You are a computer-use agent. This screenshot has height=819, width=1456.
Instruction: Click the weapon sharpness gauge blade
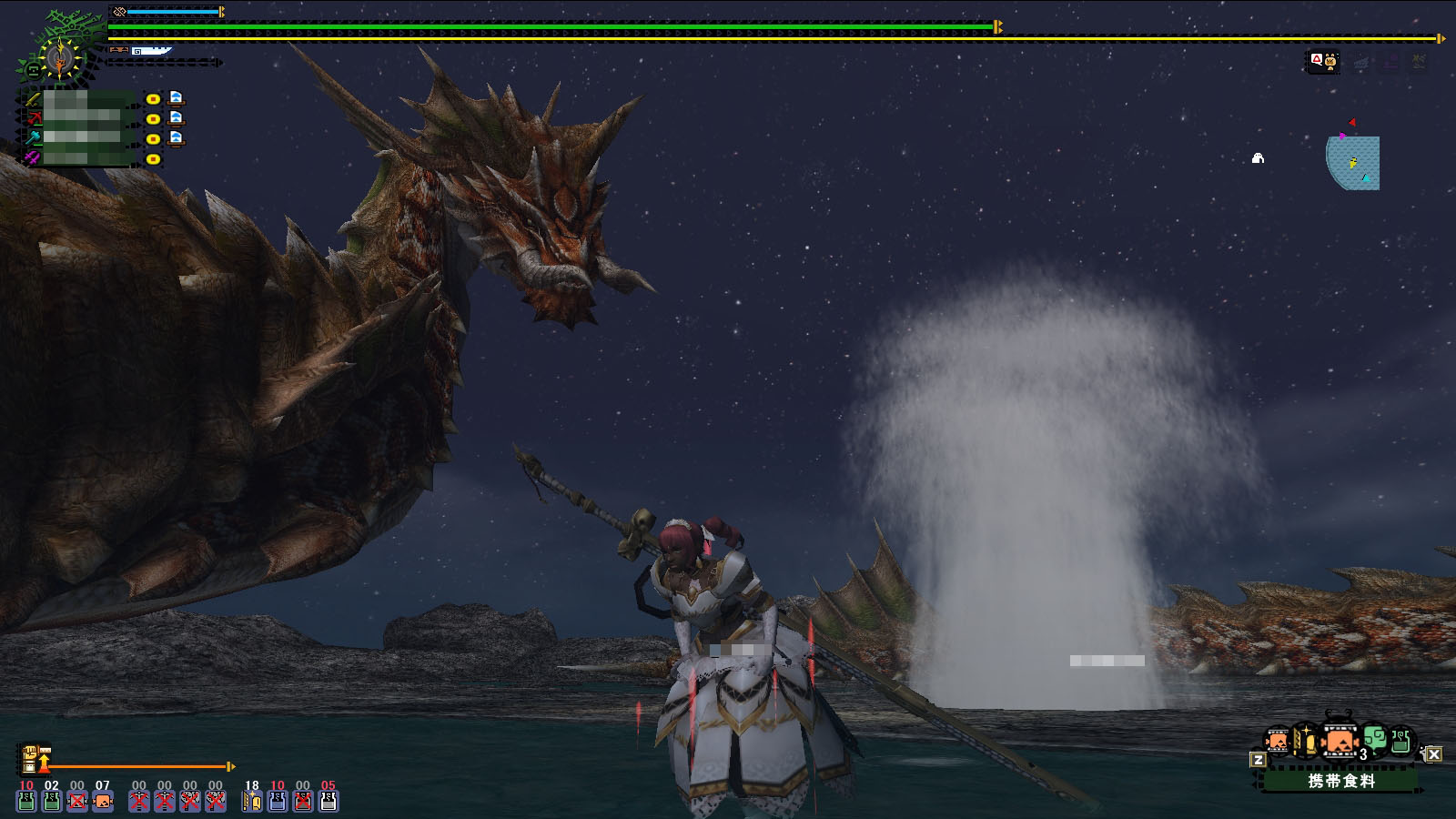pos(152,51)
